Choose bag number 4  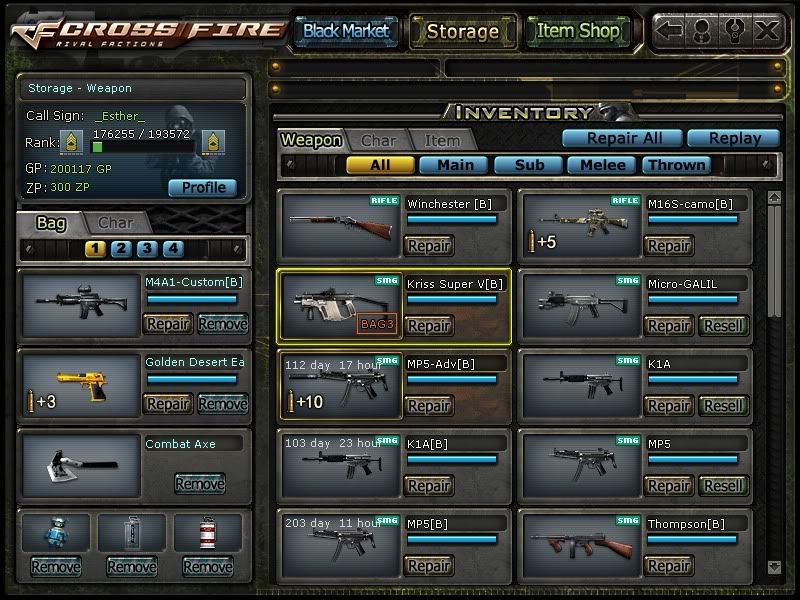(173, 249)
